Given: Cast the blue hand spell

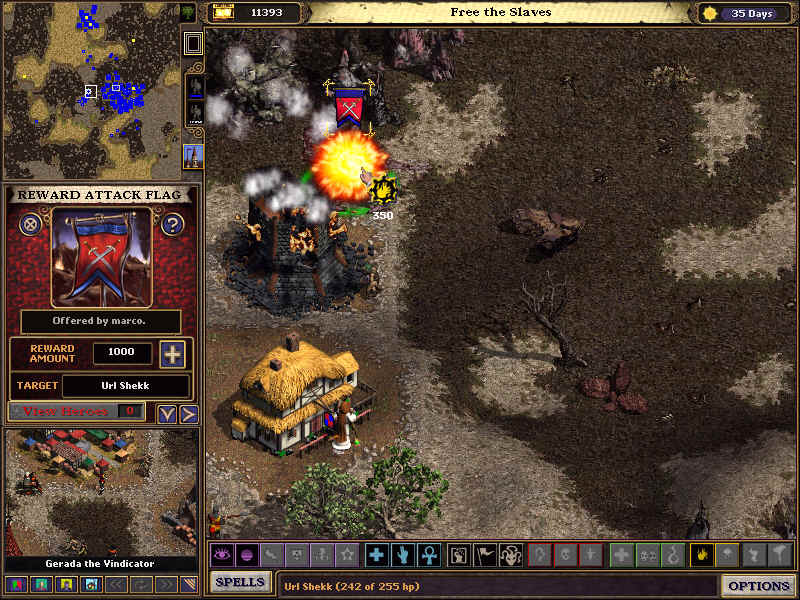Looking at the screenshot, I should [x=402, y=555].
